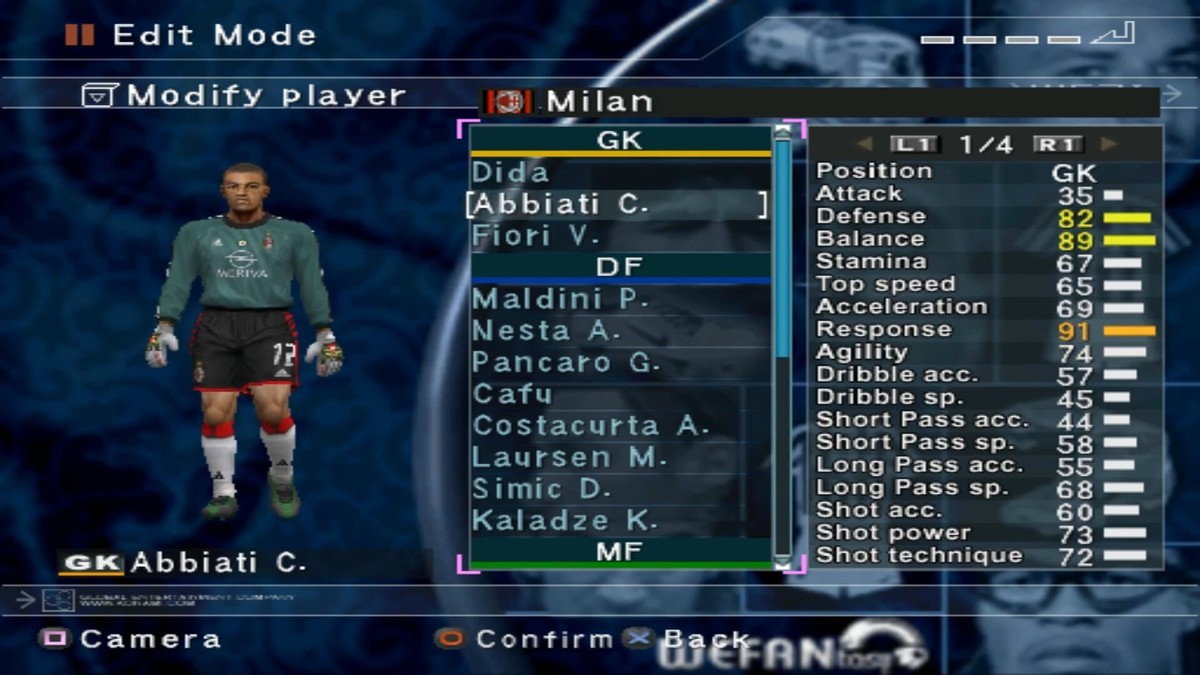Go to the previous stats page arrow
Image resolution: width=1200 pixels, height=675 pixels.
click(865, 145)
